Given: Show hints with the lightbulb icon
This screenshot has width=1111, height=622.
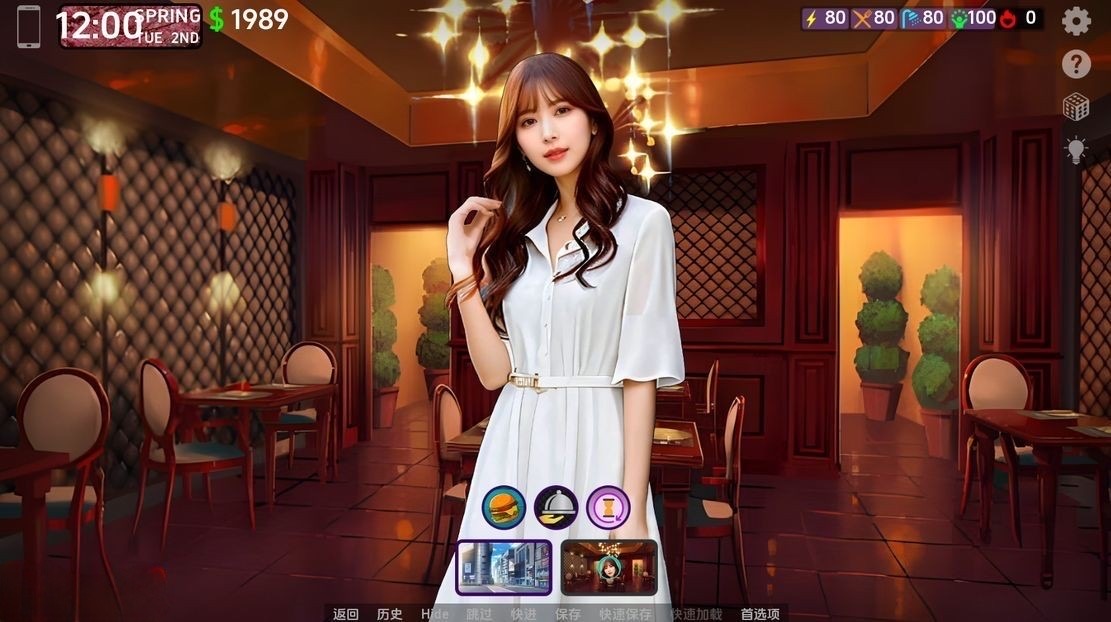Looking at the screenshot, I should point(1076,151).
